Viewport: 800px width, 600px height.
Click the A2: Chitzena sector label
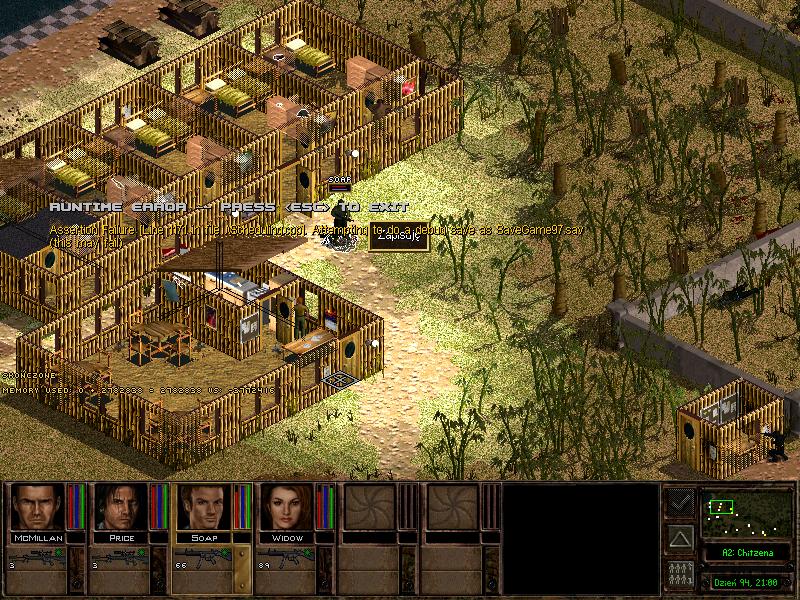coord(744,552)
